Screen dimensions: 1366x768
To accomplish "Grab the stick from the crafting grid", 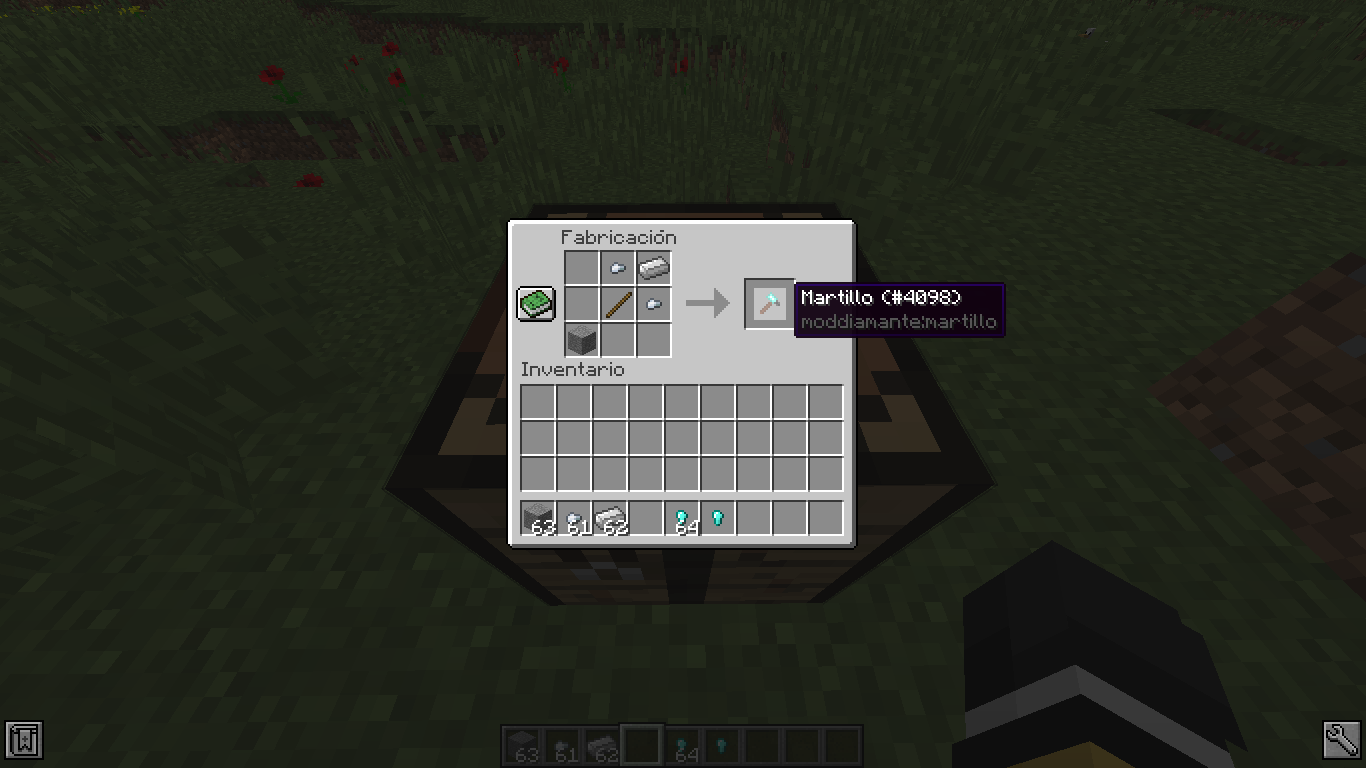I will [617, 303].
